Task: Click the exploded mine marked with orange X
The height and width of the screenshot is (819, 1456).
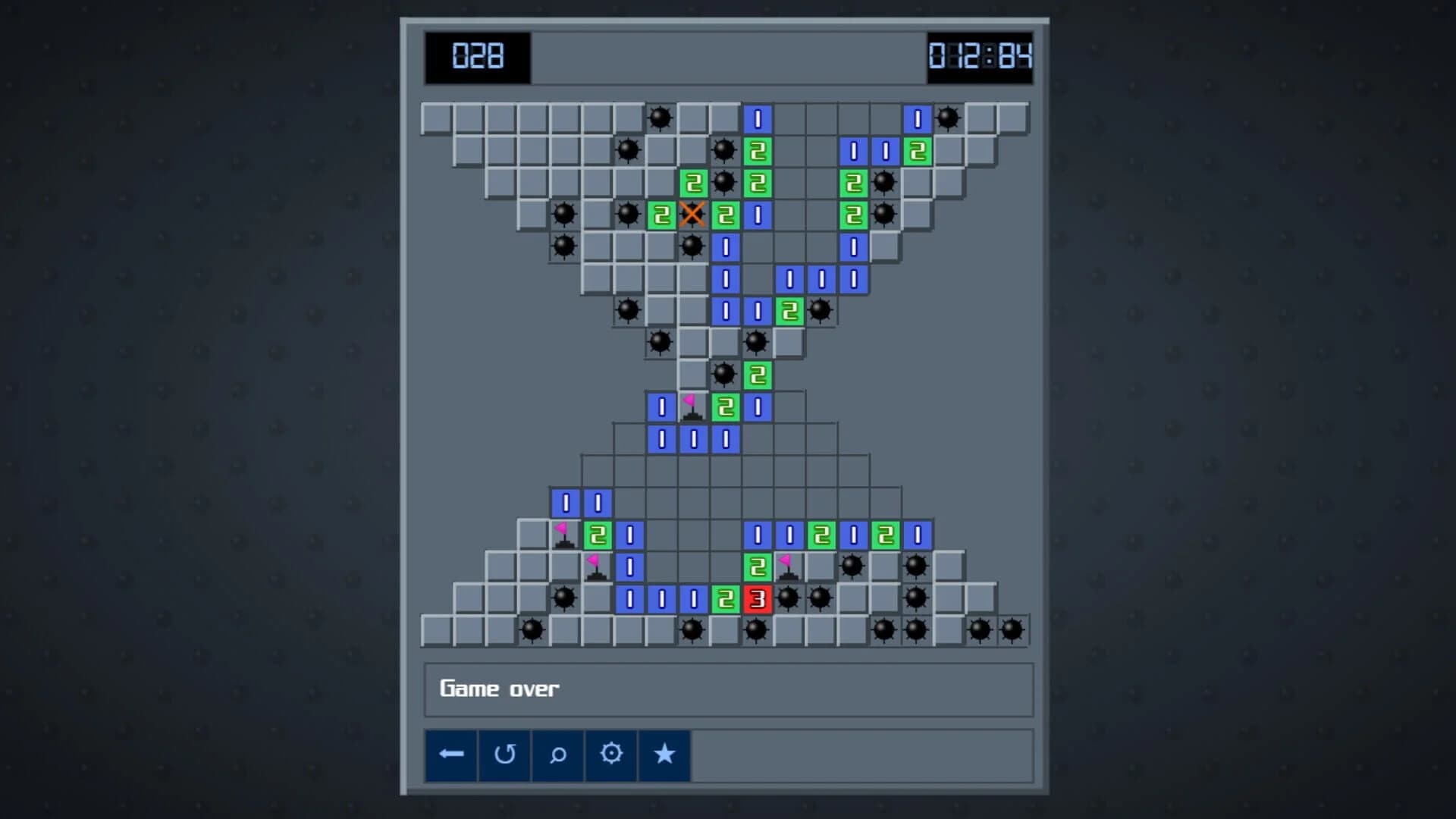Action: 692,215
